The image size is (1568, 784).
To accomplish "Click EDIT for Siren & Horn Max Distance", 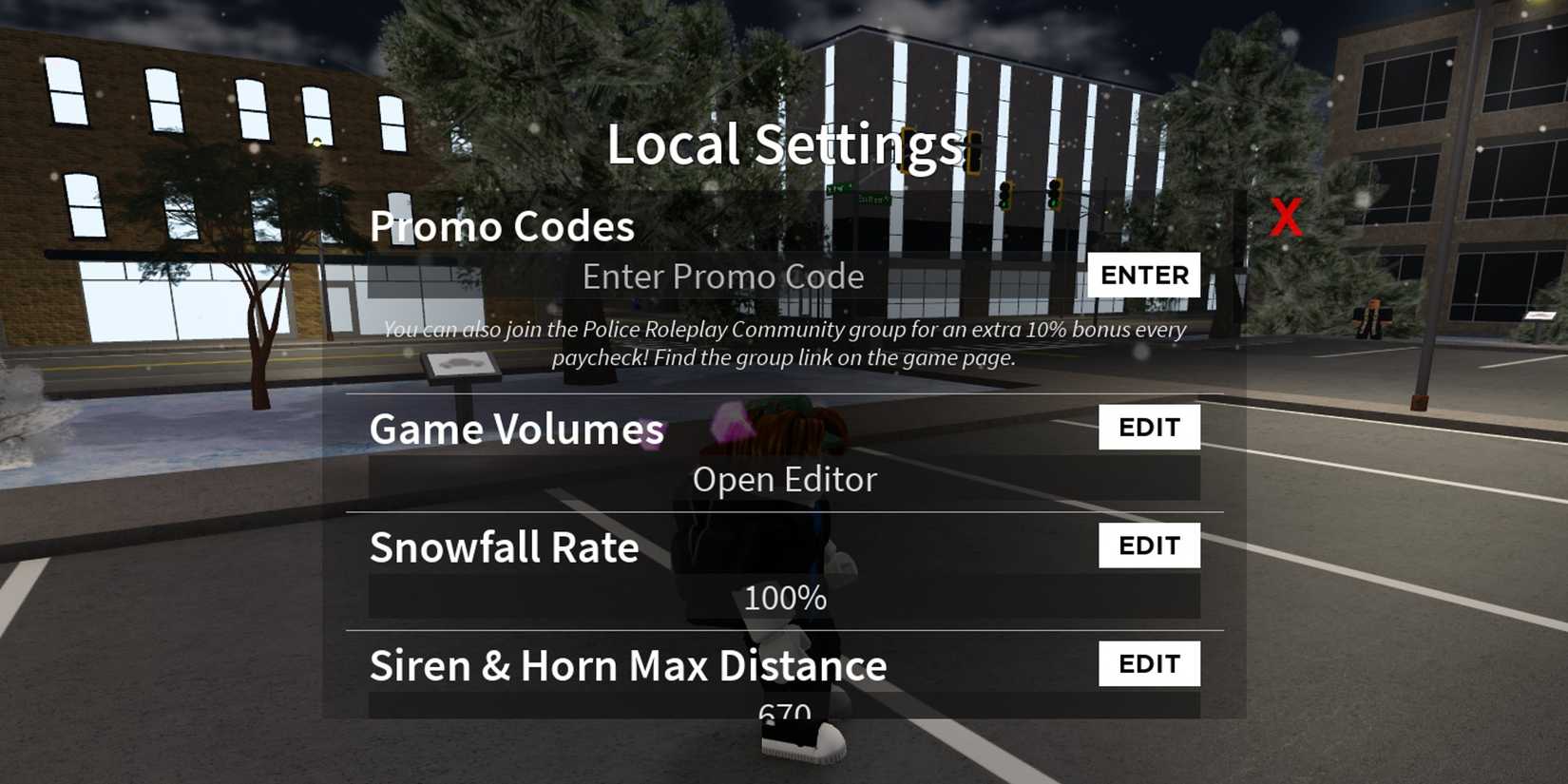I will point(1149,662).
